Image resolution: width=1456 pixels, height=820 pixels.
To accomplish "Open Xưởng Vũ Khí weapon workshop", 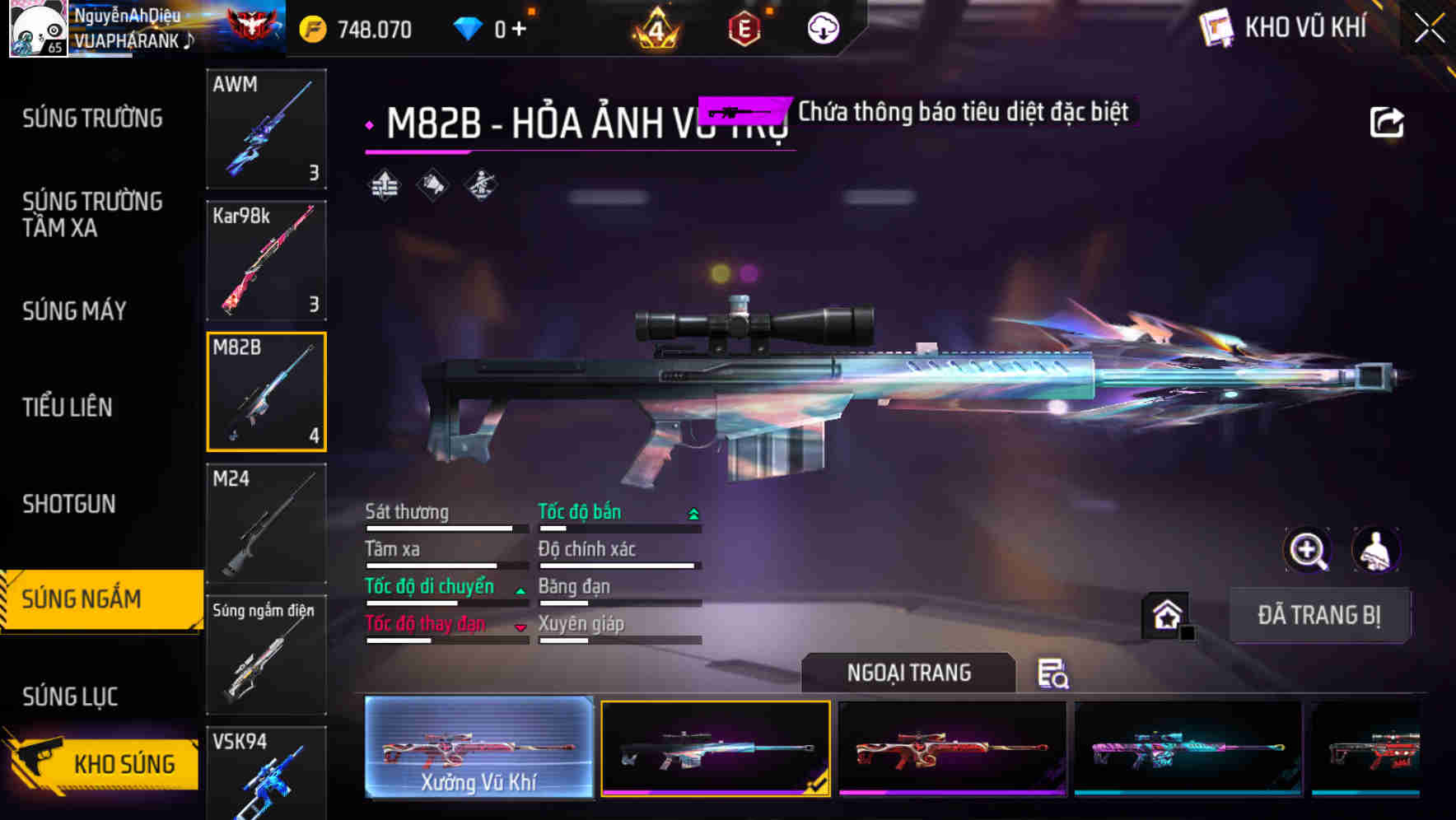I will [x=478, y=748].
